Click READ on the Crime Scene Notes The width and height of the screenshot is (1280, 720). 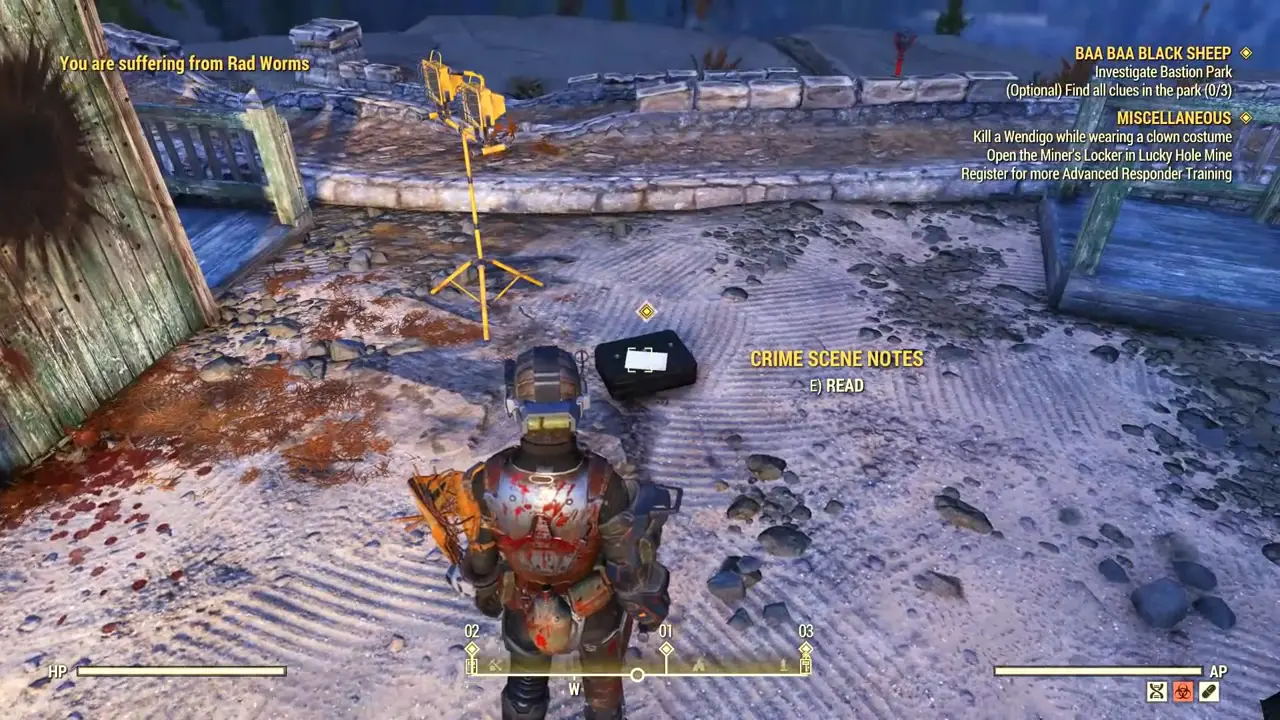pos(837,385)
